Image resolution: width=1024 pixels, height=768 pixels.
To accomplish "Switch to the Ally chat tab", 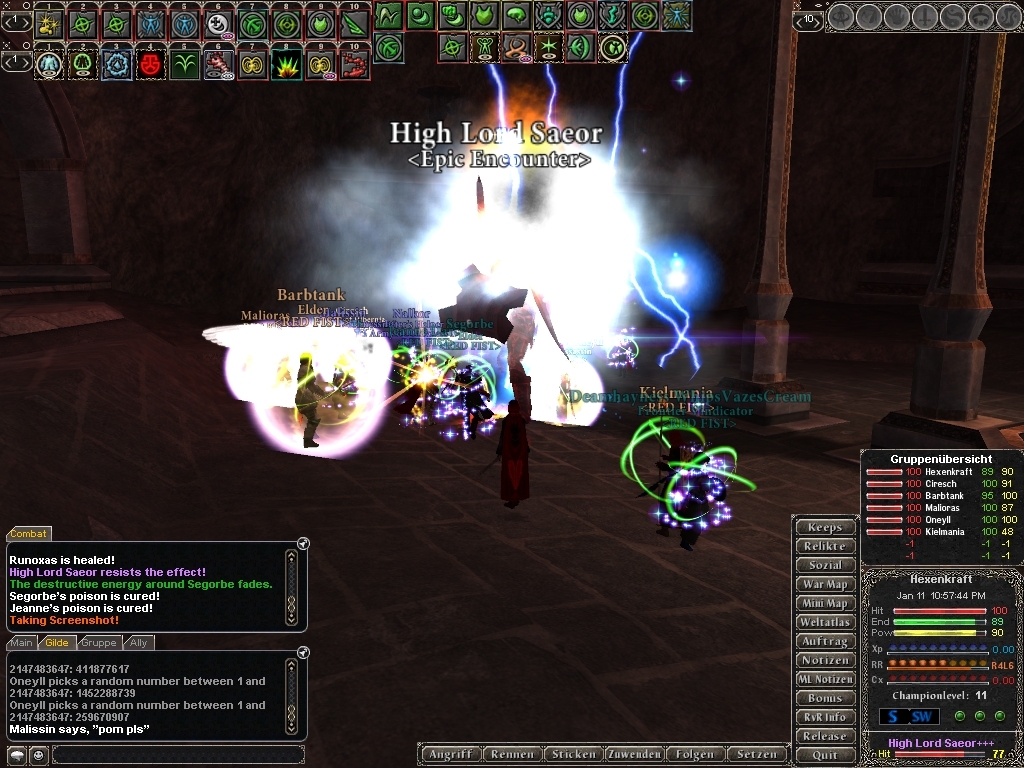I will [x=138, y=643].
